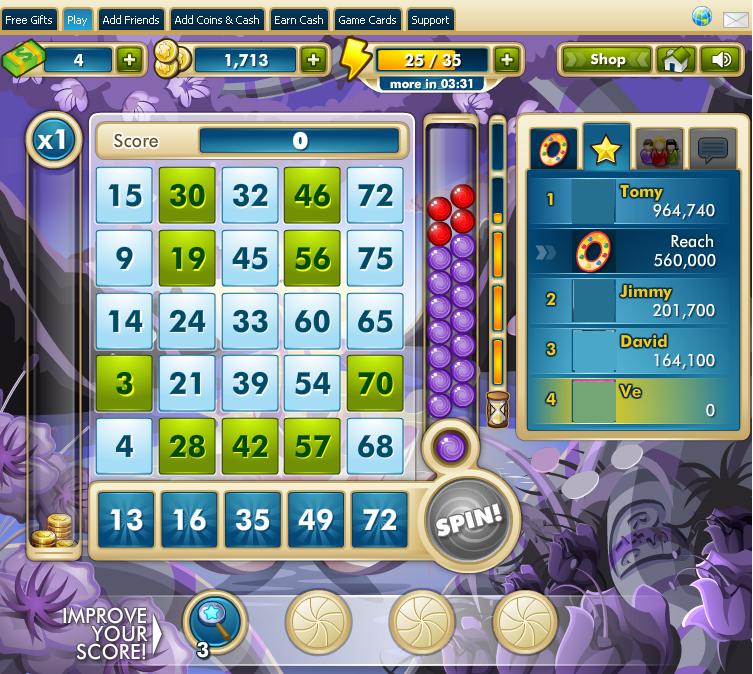The image size is (753, 674).
Task: Refill energy with the plus button
Action: [x=507, y=60]
